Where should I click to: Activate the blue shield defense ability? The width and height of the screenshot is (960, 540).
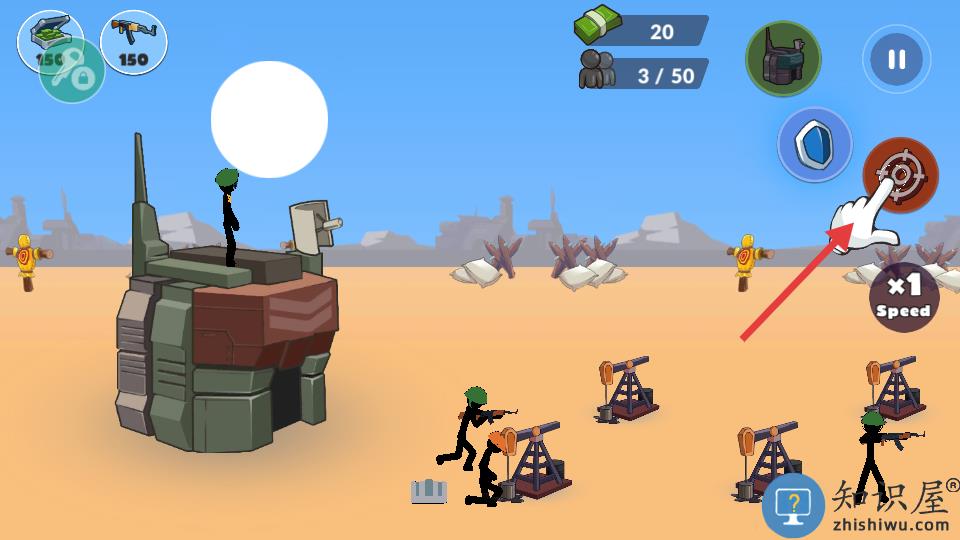815,145
